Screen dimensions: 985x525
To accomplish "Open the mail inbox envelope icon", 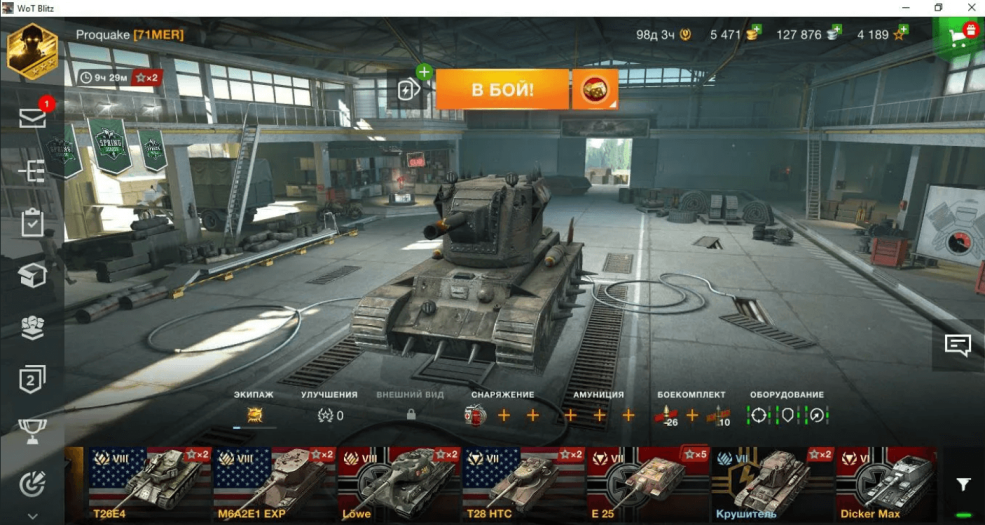I will [x=32, y=118].
